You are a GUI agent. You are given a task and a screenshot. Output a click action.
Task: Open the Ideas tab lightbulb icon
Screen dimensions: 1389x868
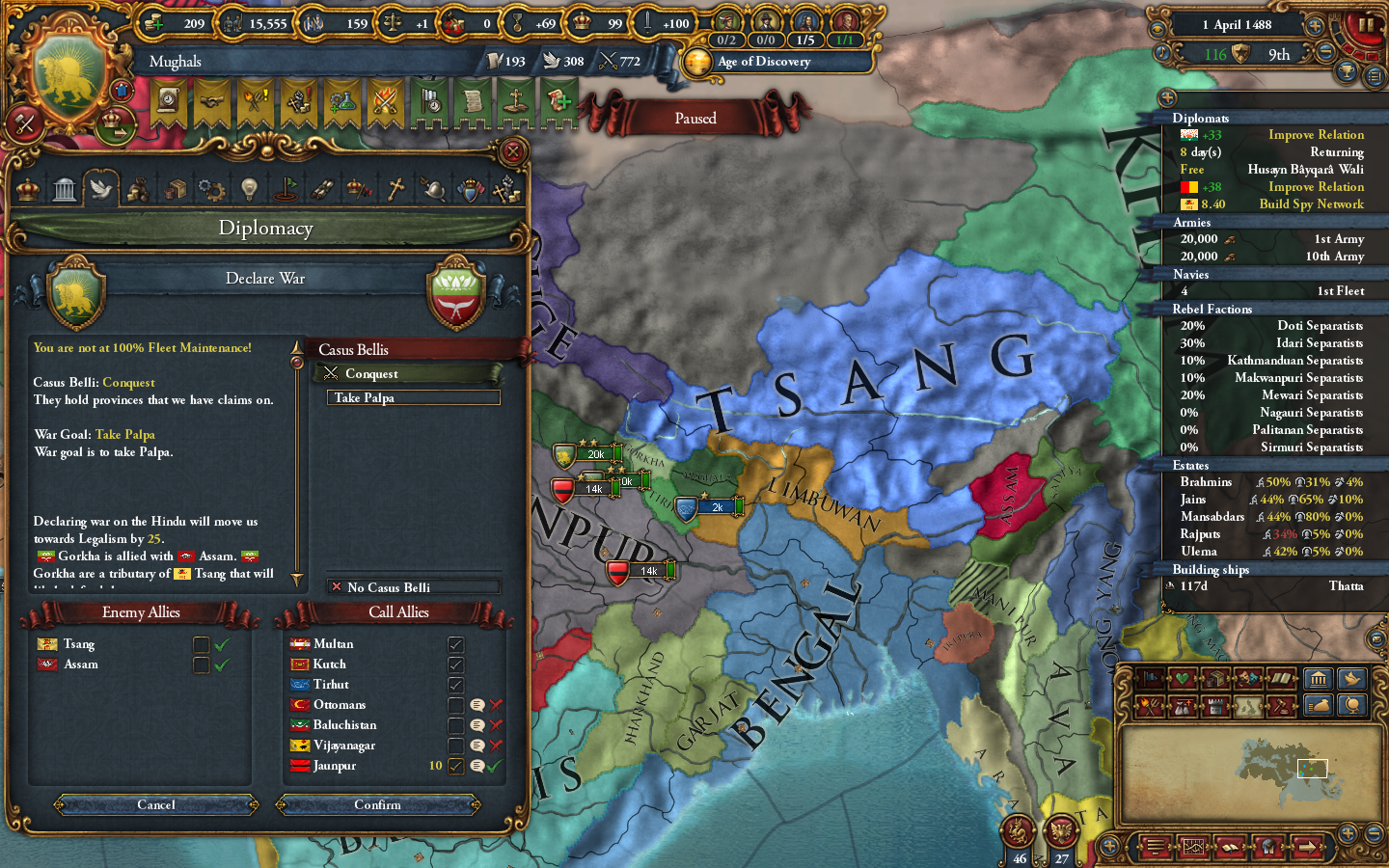(x=249, y=188)
